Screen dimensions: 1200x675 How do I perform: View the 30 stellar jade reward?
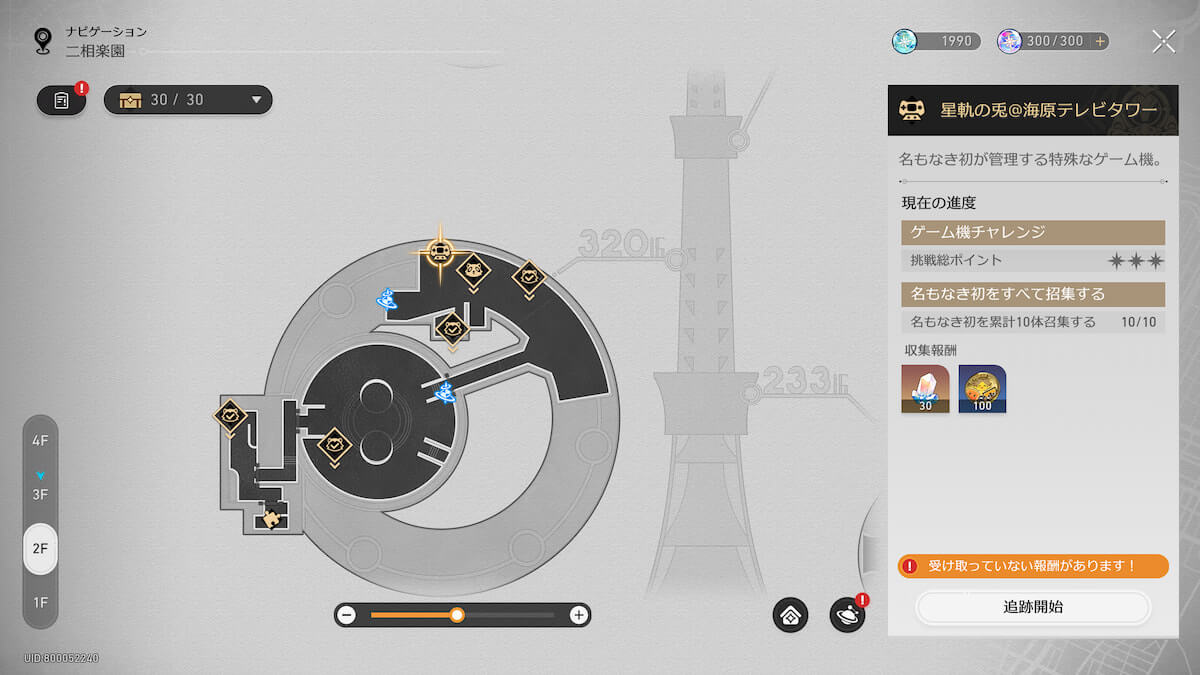pos(925,388)
